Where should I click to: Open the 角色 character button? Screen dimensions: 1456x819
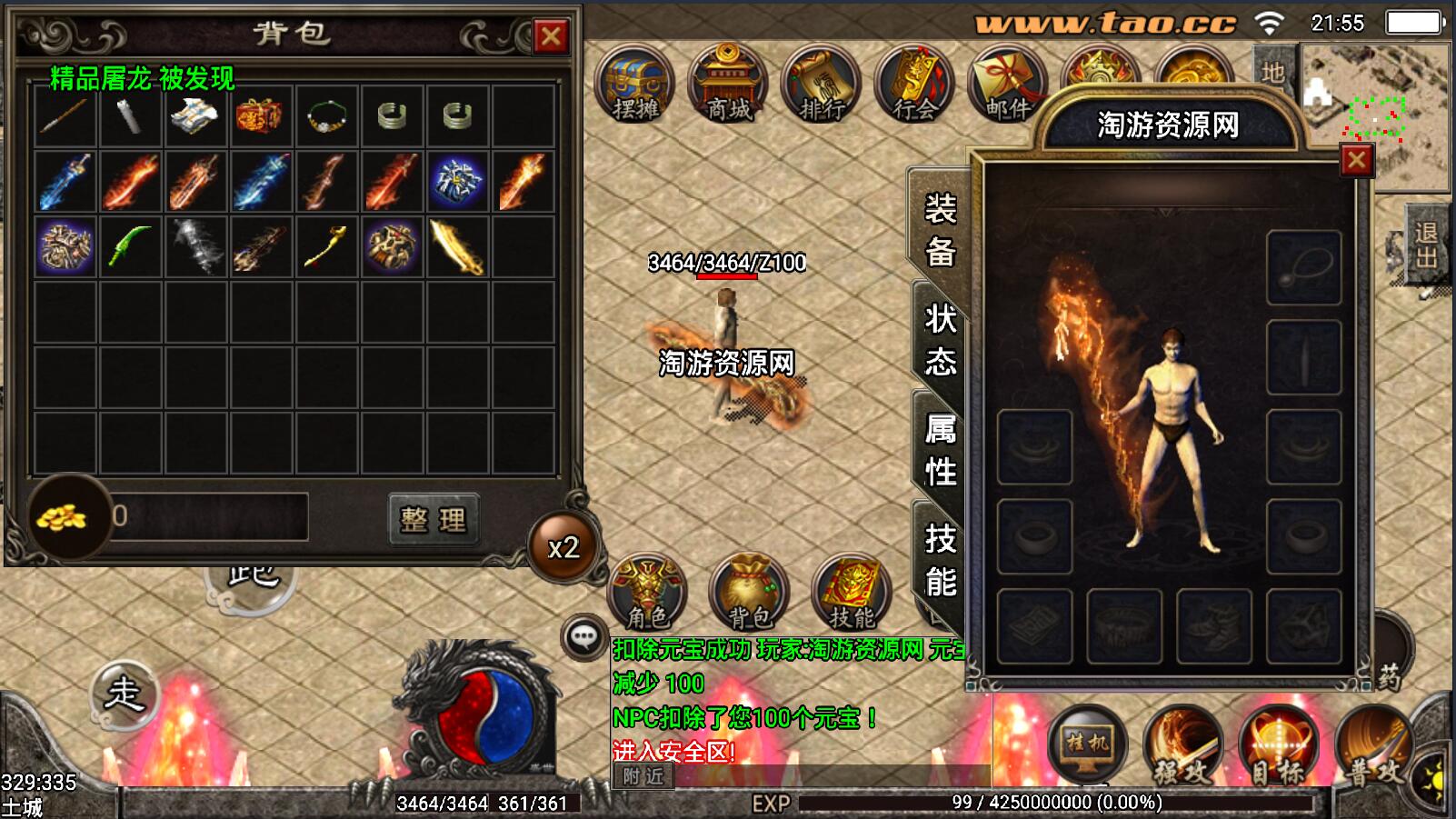pos(647,593)
